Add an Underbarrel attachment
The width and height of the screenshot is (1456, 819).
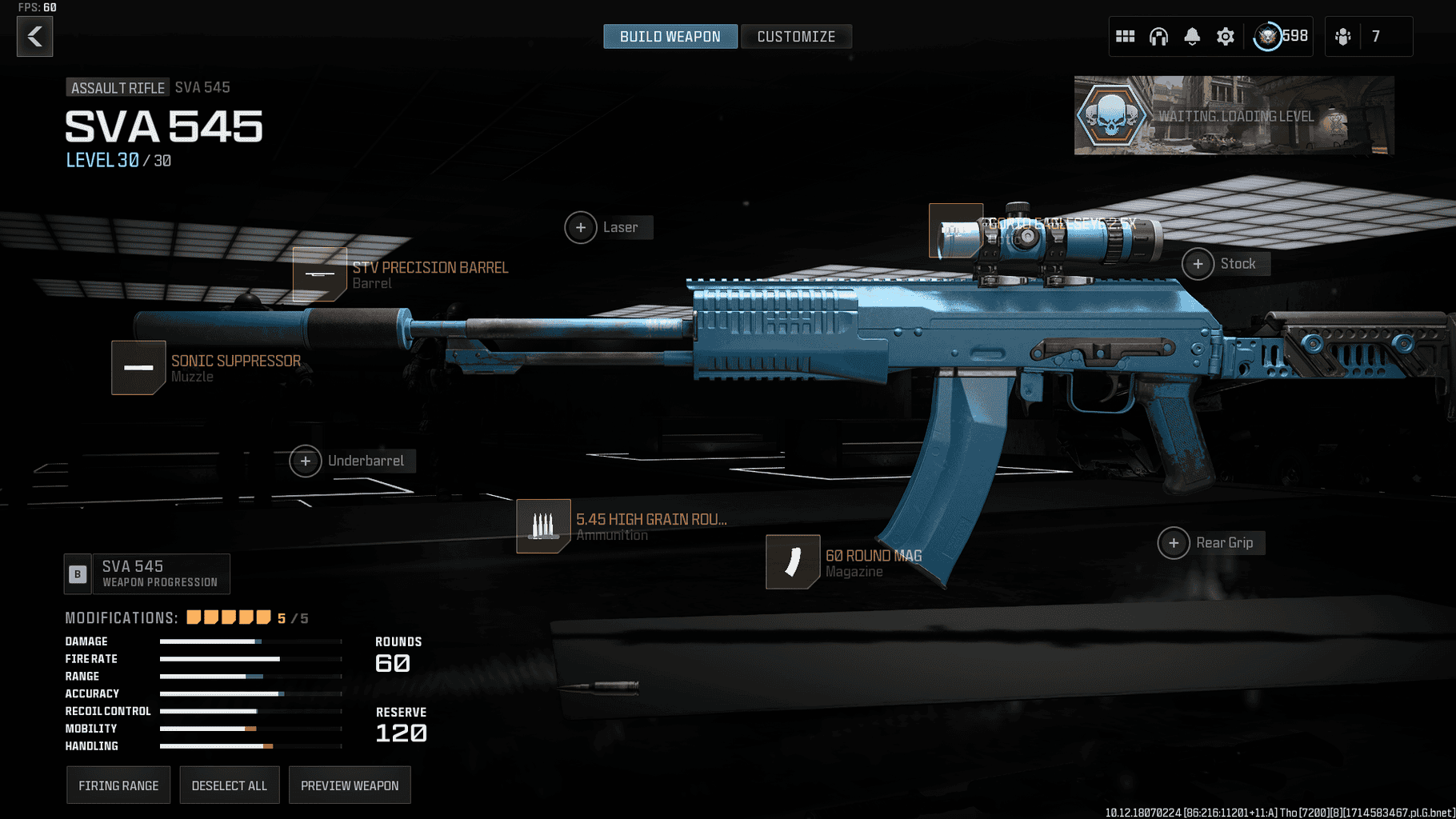click(305, 461)
